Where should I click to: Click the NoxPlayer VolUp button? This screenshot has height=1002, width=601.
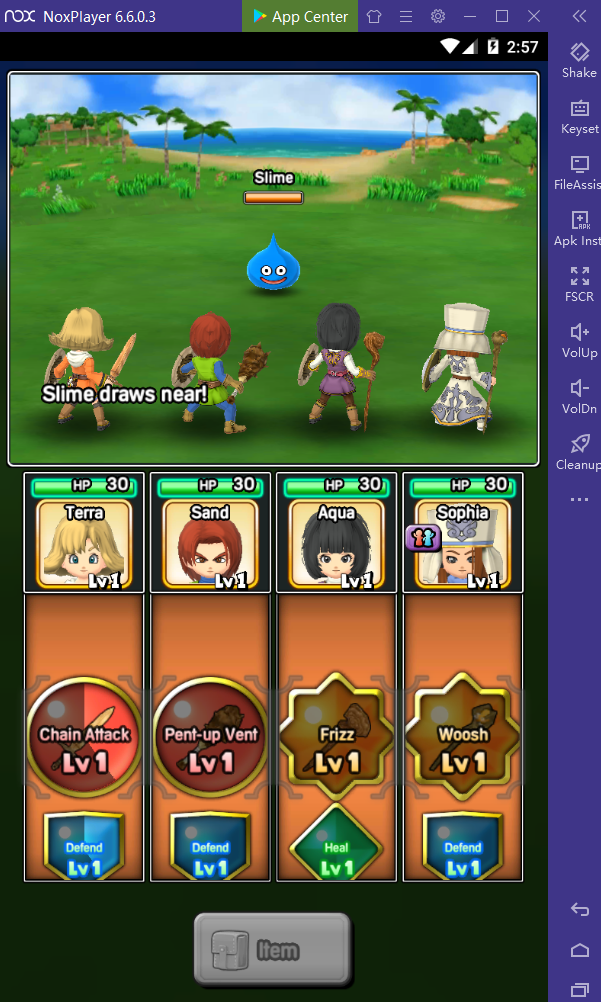[579, 340]
